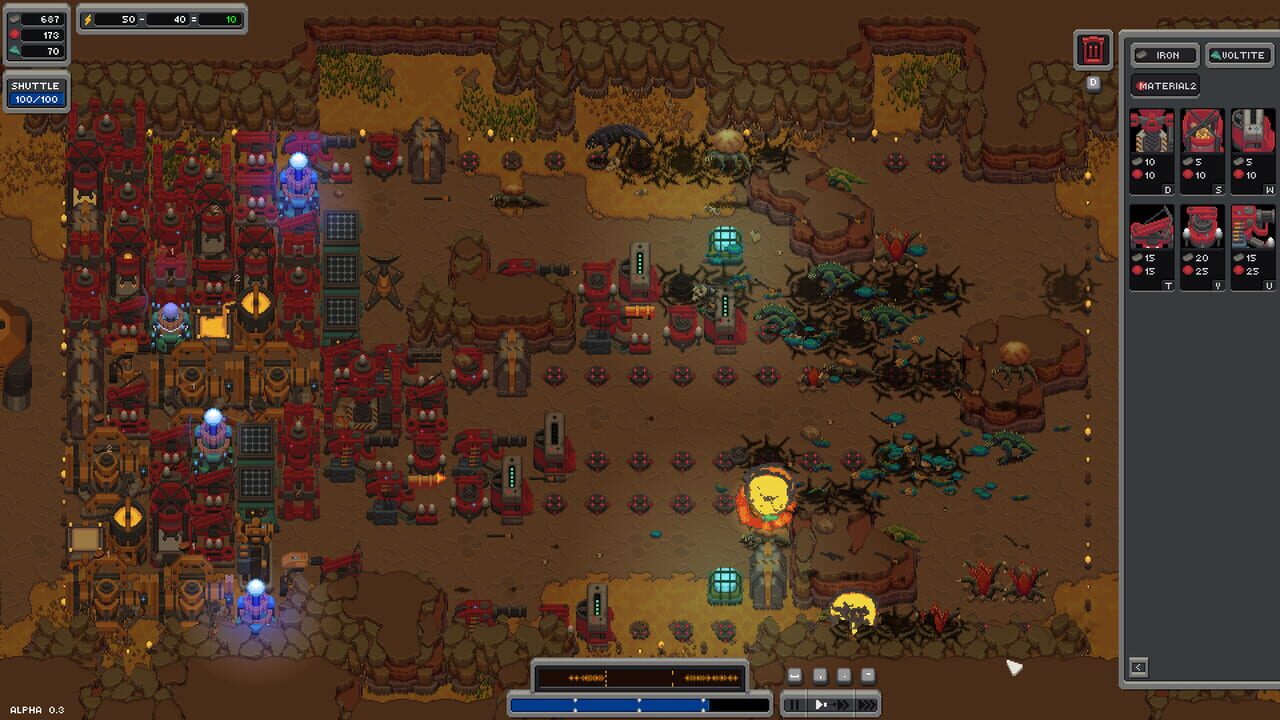Pick the crossed-out ore building card
Screen dimensions: 1280x720
point(1203,150)
